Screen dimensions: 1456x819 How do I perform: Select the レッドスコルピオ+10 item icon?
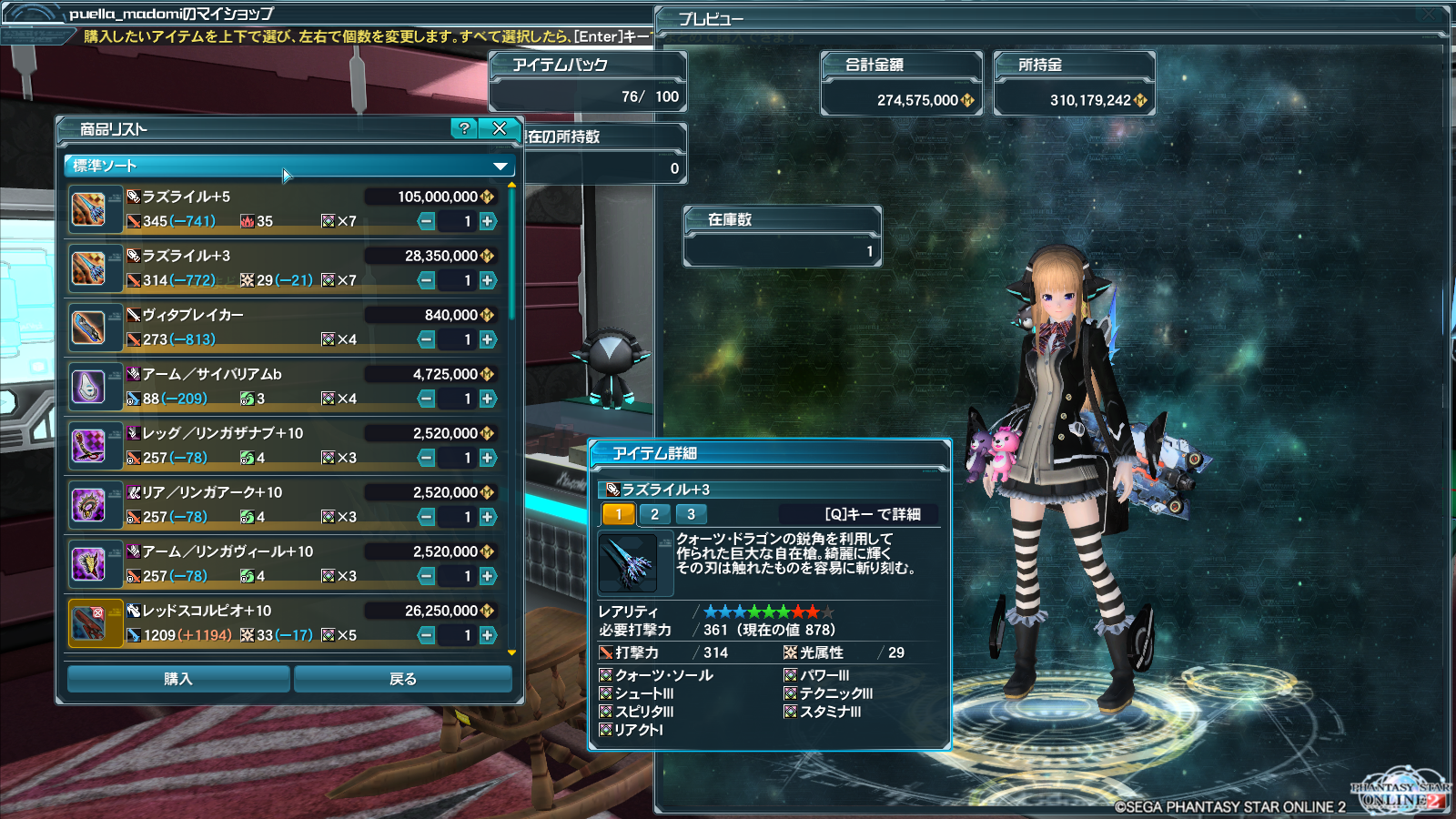pos(89,622)
